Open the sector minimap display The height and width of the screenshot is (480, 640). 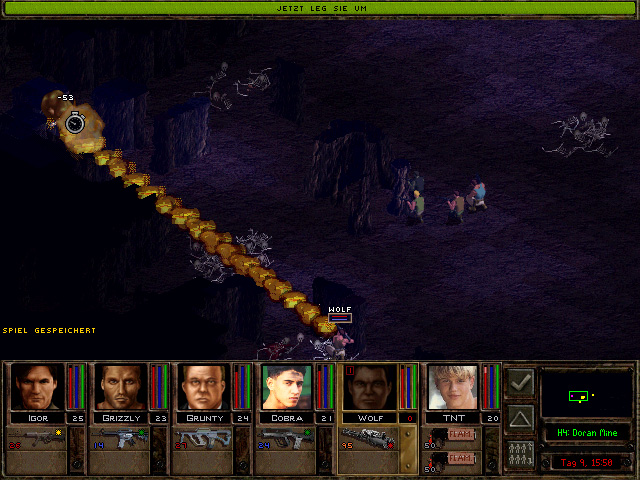coord(587,394)
